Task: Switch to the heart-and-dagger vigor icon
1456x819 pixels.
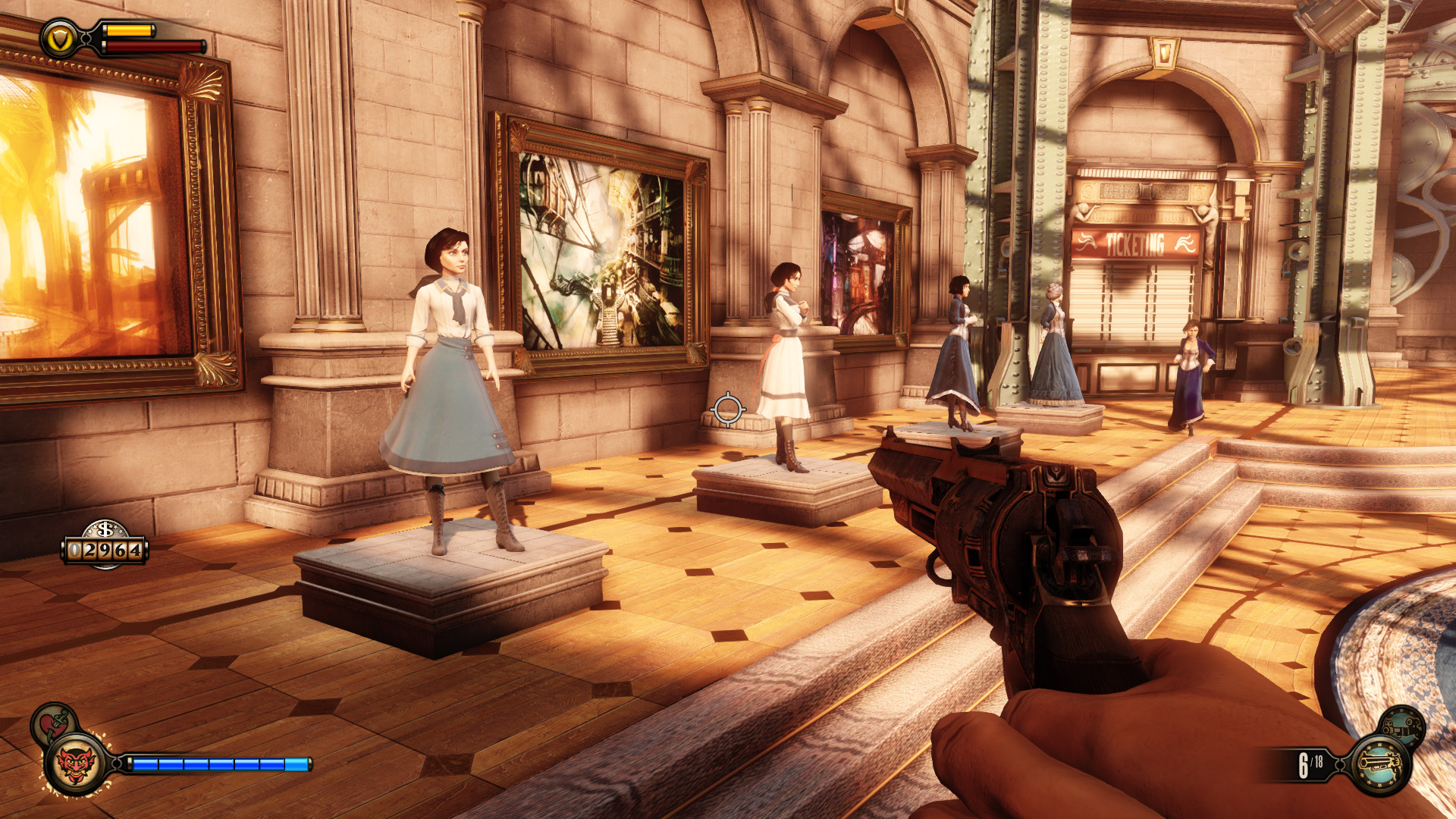Action: click(52, 723)
